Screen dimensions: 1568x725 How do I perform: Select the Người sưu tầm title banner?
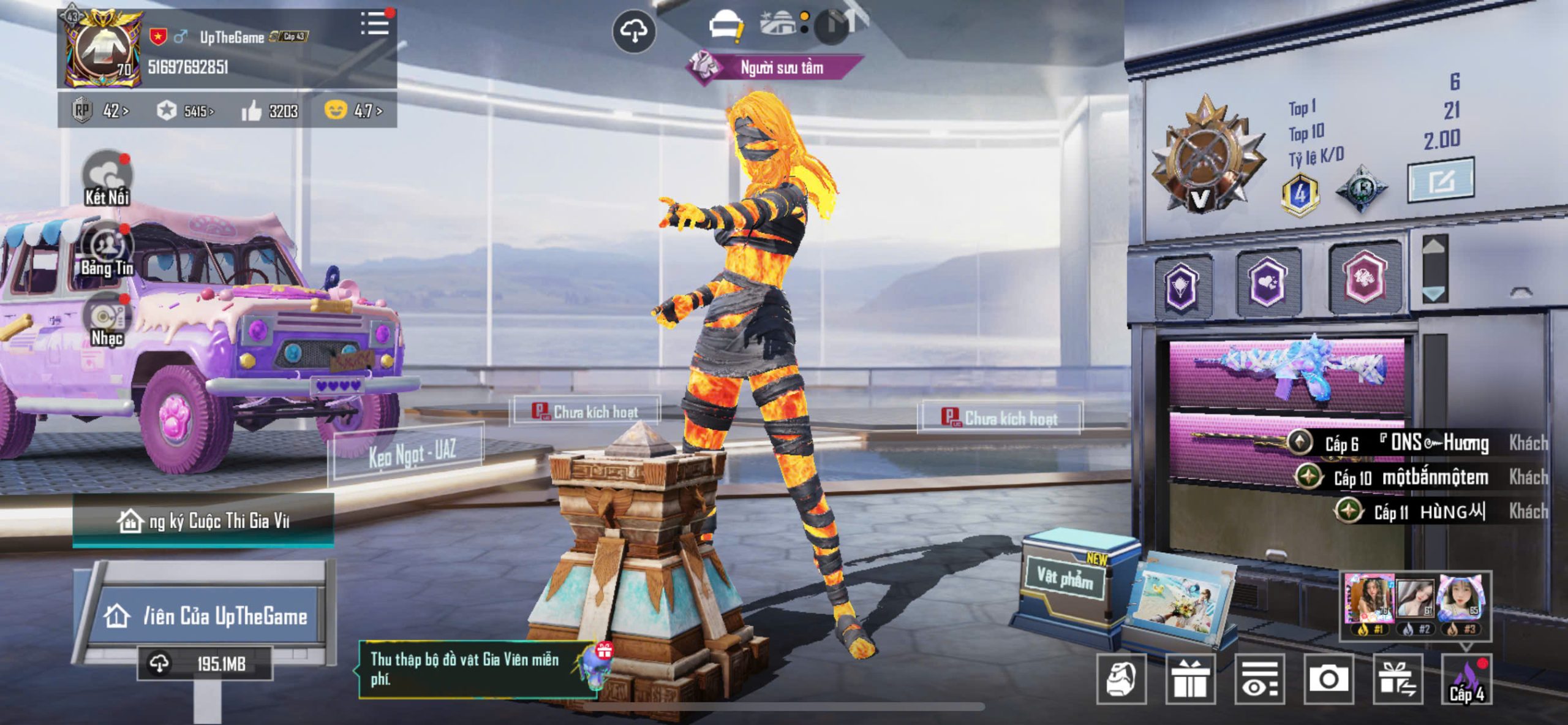click(x=775, y=67)
